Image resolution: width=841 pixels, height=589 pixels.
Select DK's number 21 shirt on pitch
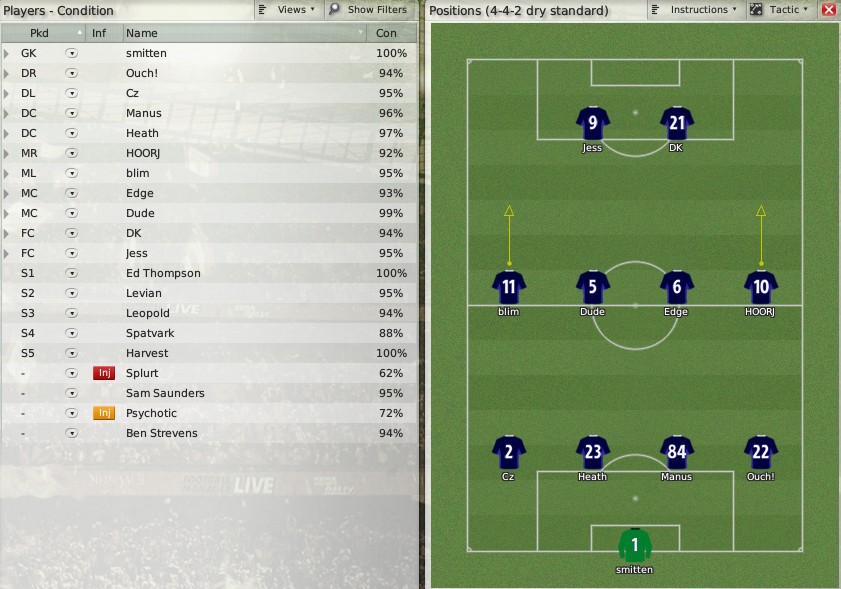(x=677, y=124)
